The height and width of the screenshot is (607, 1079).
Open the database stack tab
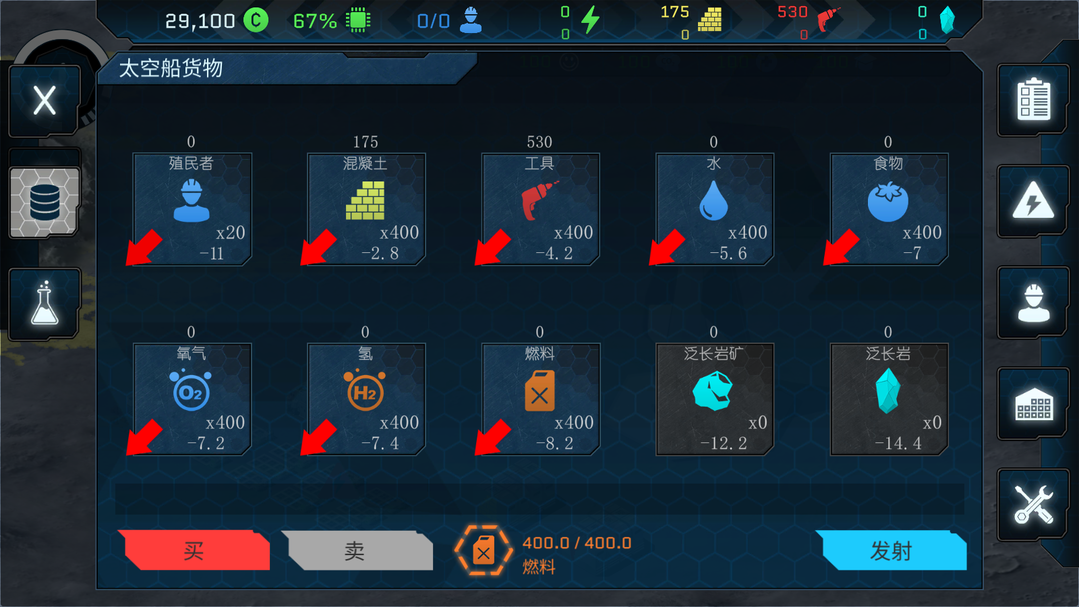pyautogui.click(x=44, y=203)
